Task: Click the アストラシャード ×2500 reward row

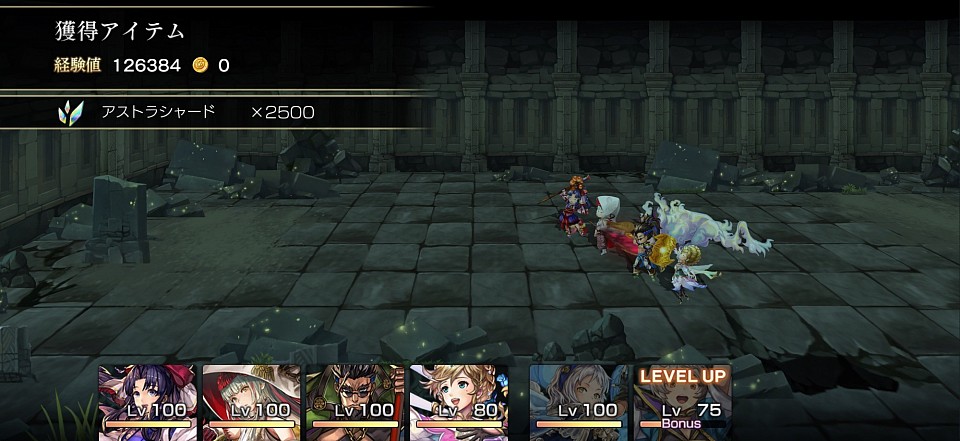Action: [215, 112]
